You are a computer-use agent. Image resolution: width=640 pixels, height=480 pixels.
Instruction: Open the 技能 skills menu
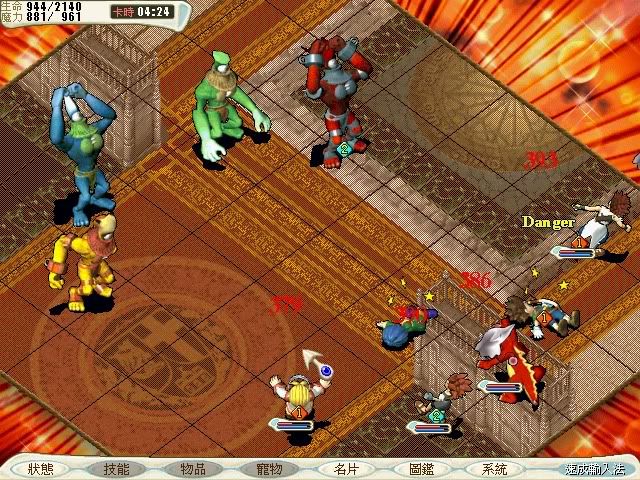click(x=116, y=469)
